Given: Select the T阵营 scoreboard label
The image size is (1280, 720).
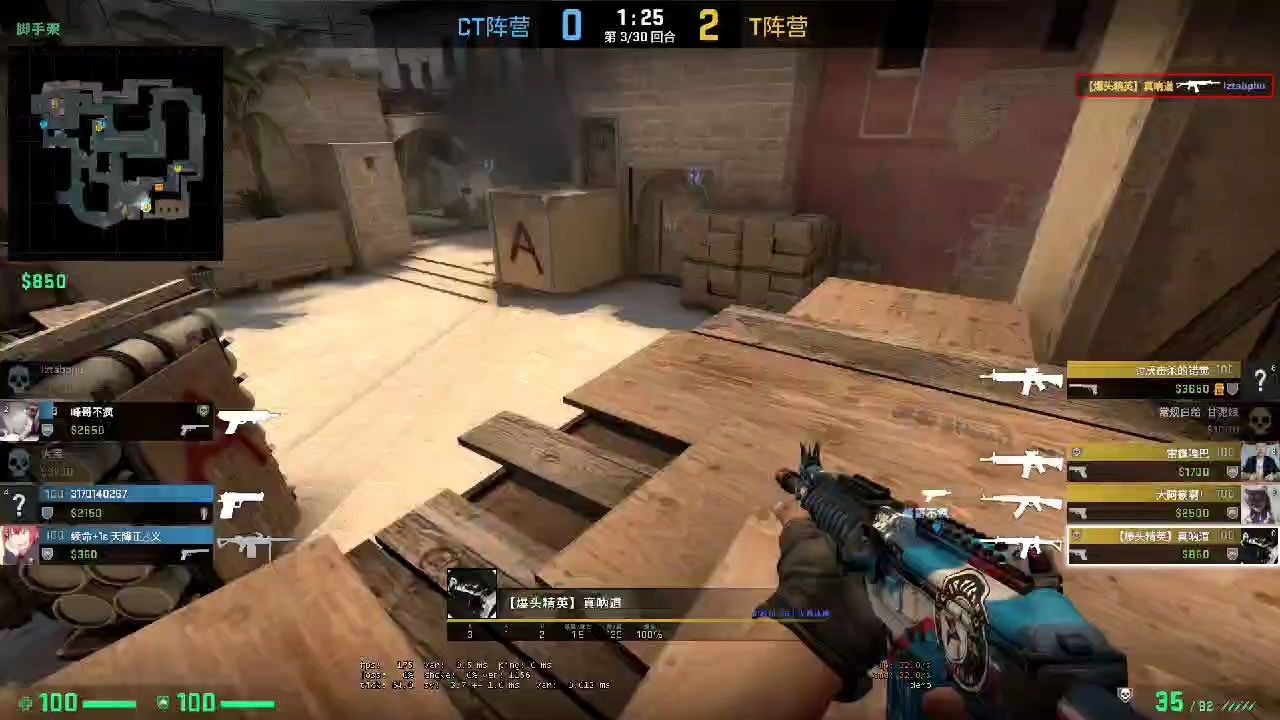Looking at the screenshot, I should click(778, 26).
